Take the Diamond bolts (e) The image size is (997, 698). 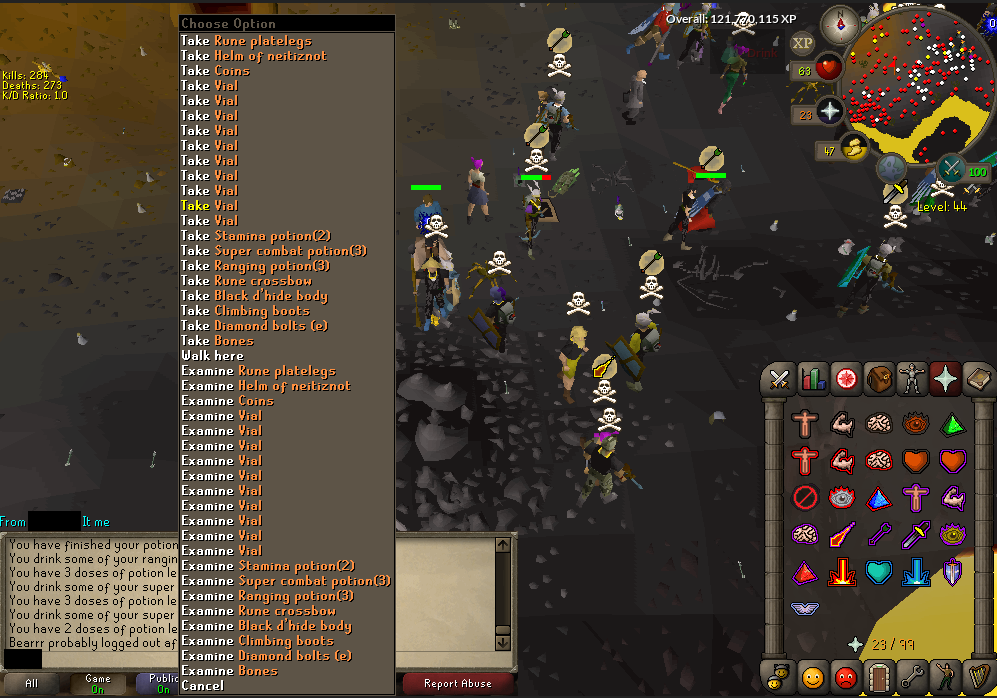tap(267, 326)
